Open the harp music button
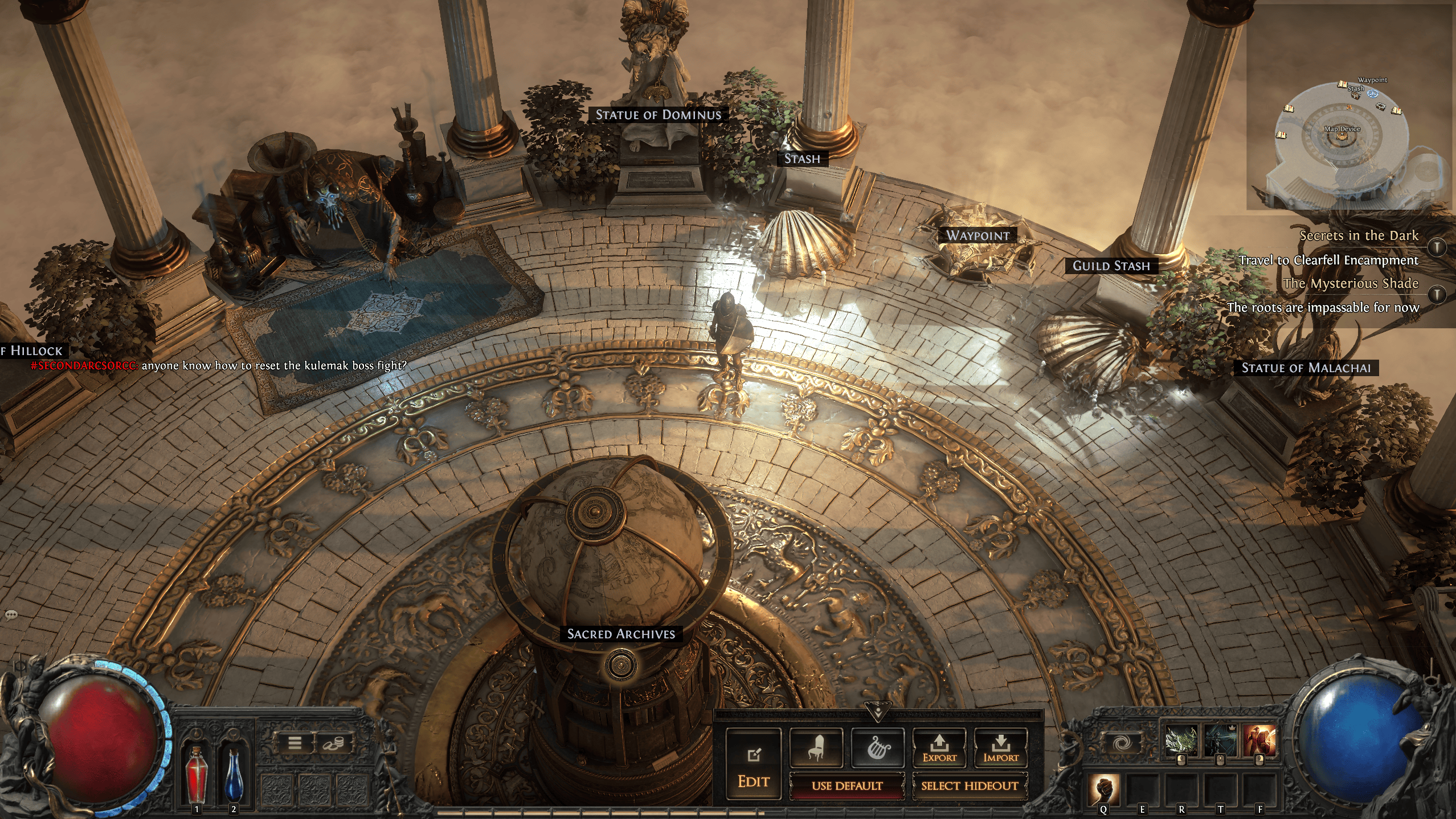1456x819 pixels. (877, 747)
